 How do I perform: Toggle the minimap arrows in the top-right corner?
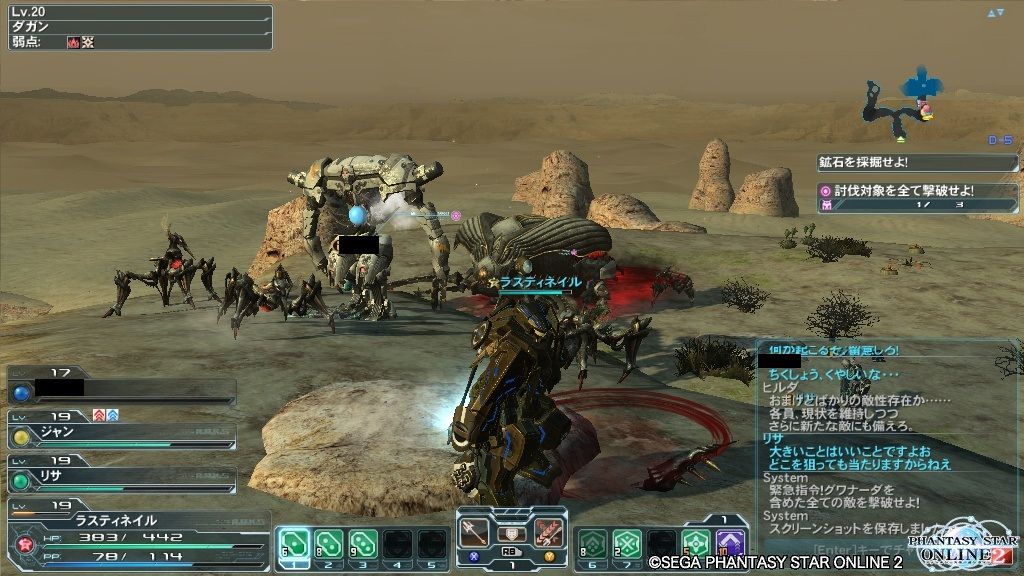(x=995, y=13)
